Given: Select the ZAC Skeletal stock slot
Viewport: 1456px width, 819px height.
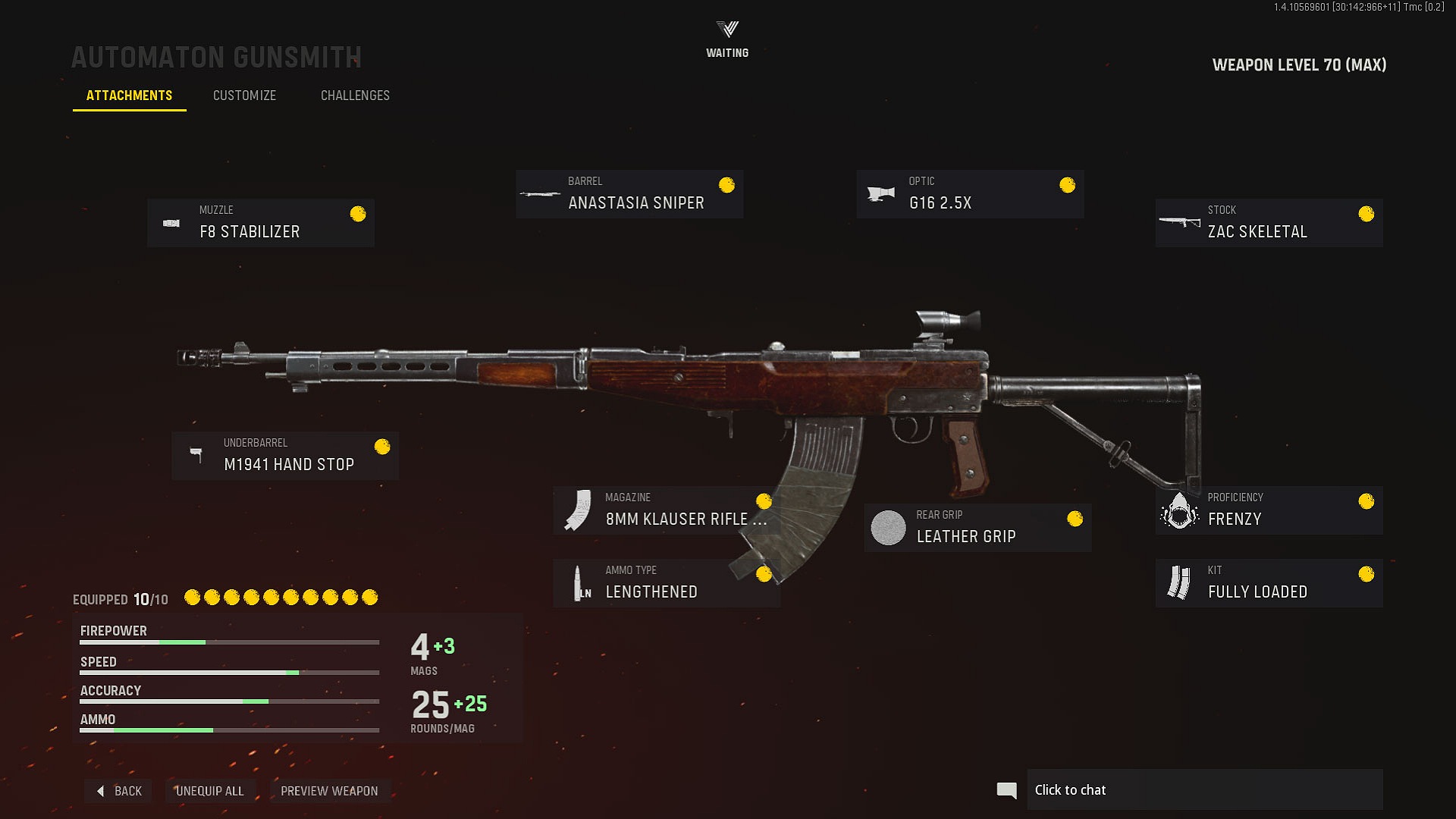Looking at the screenshot, I should click(x=1269, y=223).
